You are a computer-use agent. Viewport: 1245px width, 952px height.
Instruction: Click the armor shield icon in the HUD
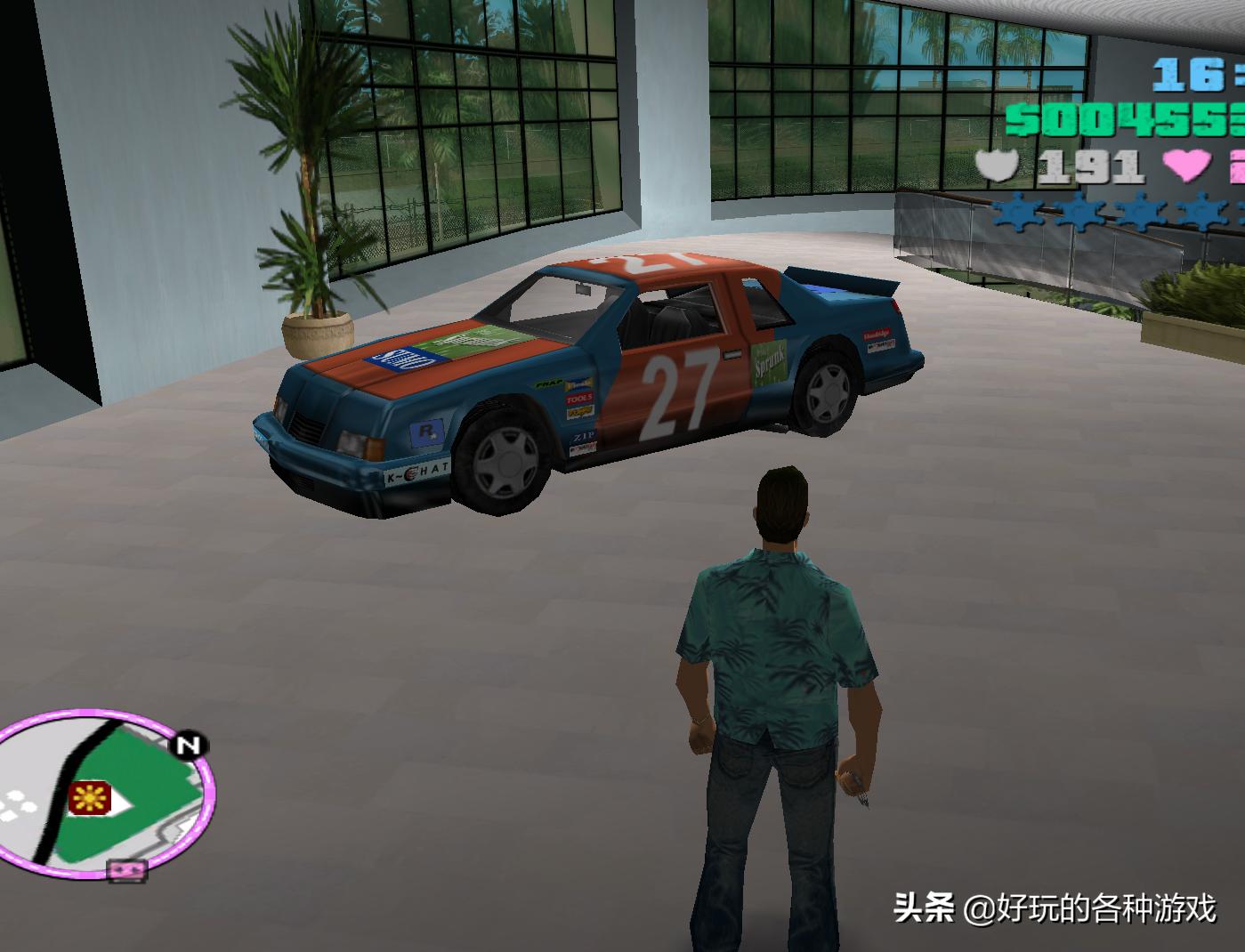coord(998,165)
